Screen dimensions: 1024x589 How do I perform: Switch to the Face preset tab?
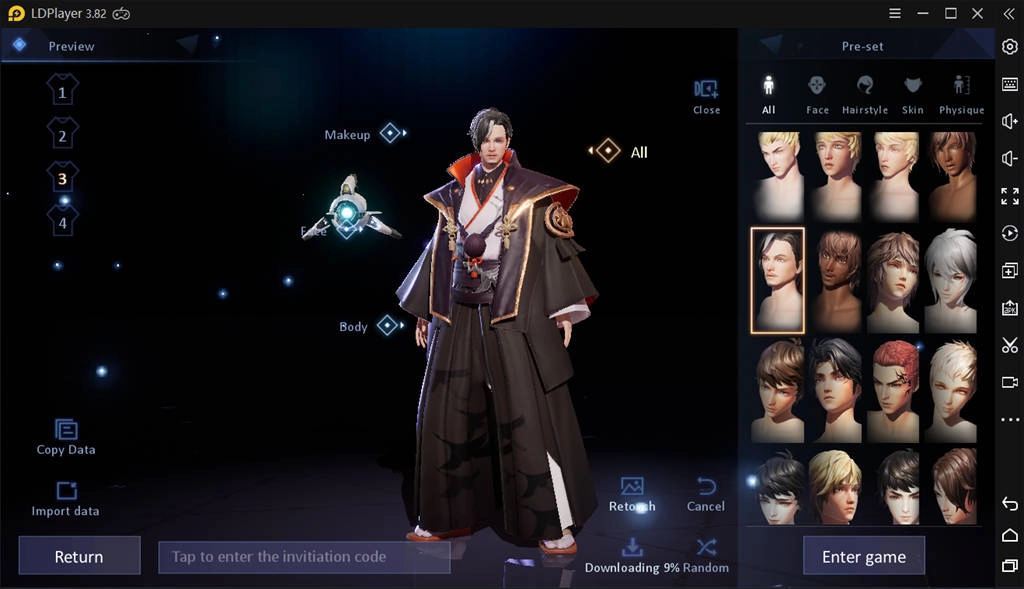click(817, 93)
